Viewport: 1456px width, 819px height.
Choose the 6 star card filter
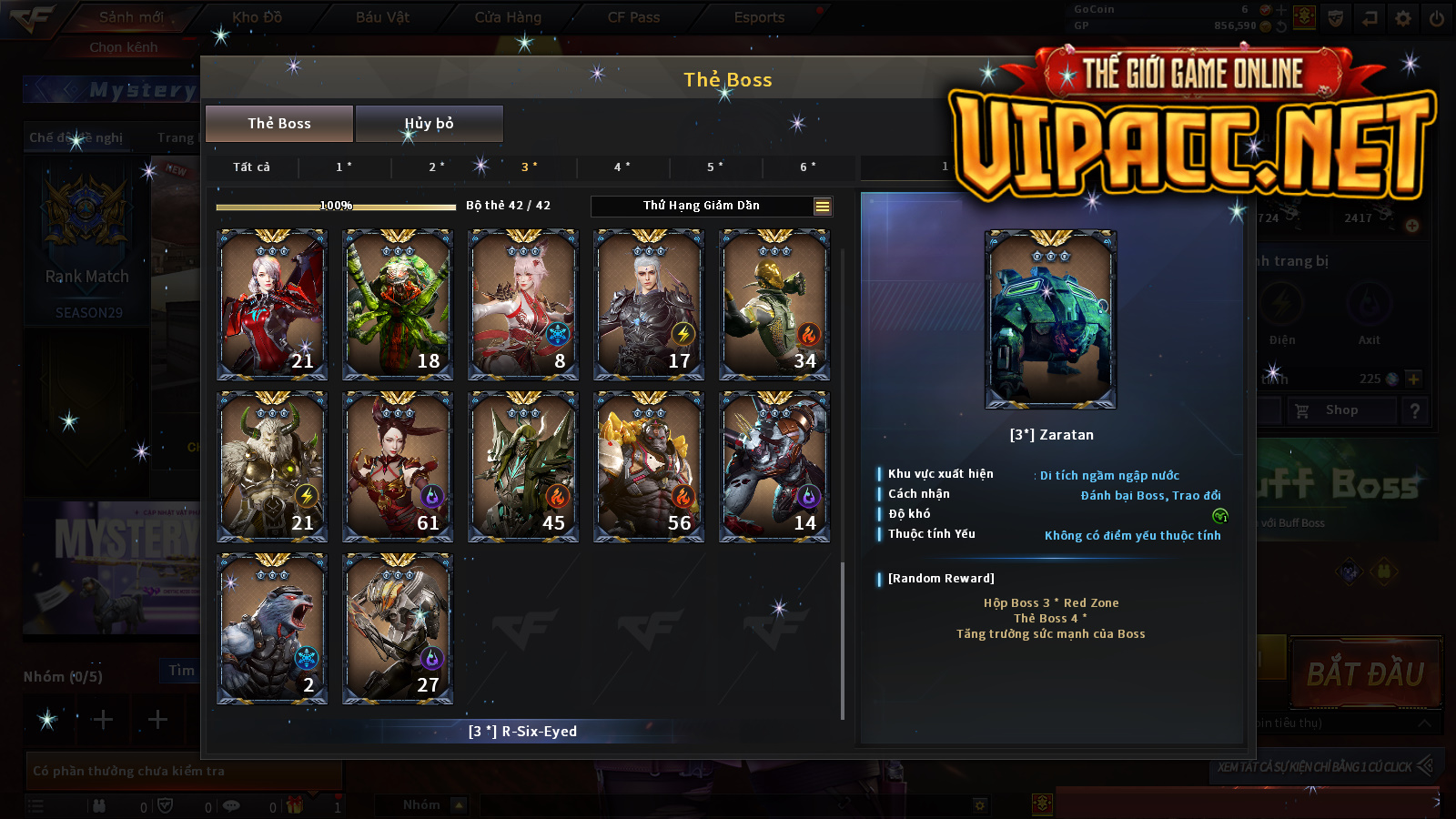[808, 167]
